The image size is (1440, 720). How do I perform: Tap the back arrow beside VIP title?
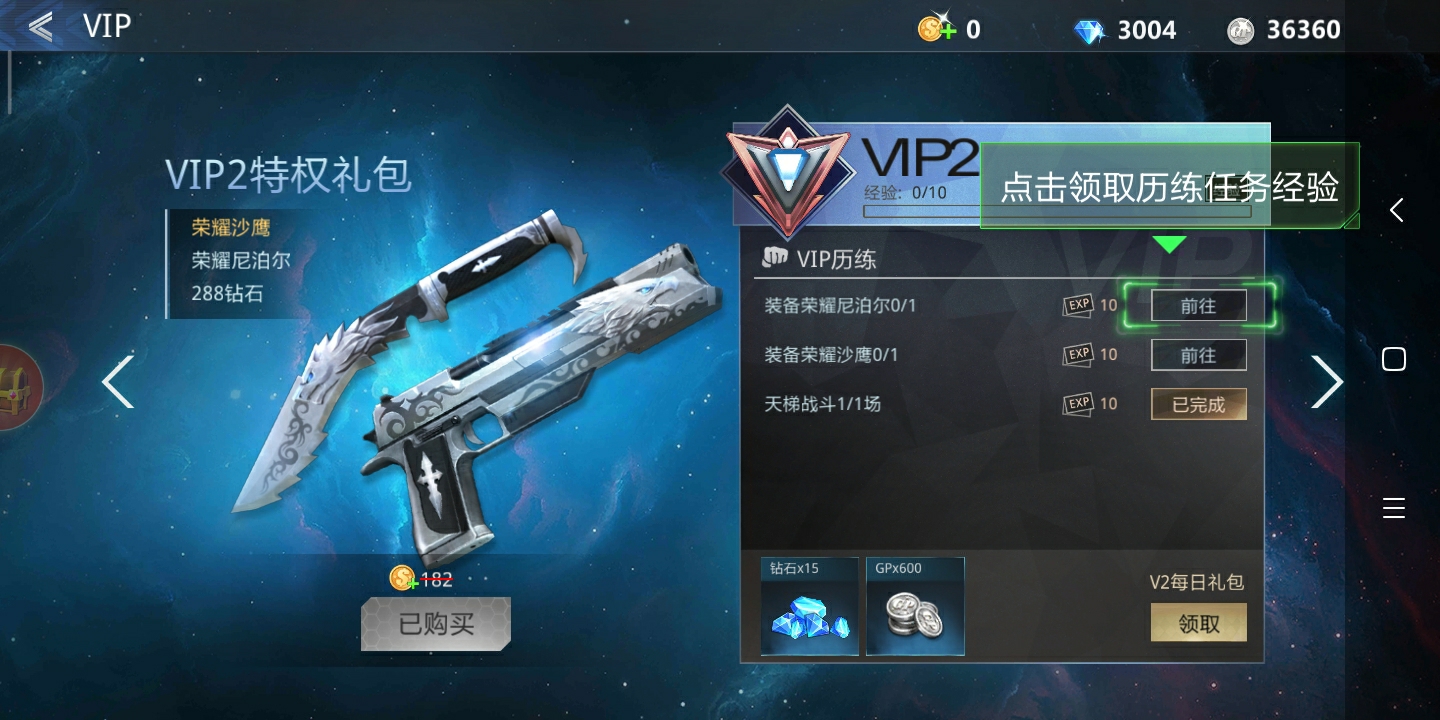point(38,26)
